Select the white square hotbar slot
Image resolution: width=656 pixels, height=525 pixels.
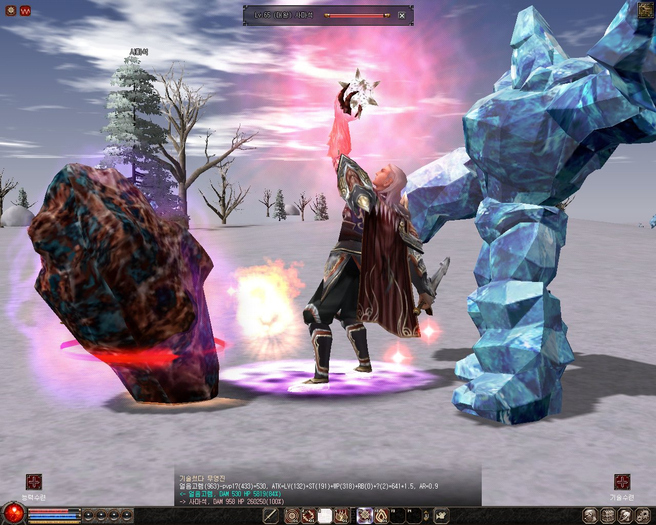[324, 516]
